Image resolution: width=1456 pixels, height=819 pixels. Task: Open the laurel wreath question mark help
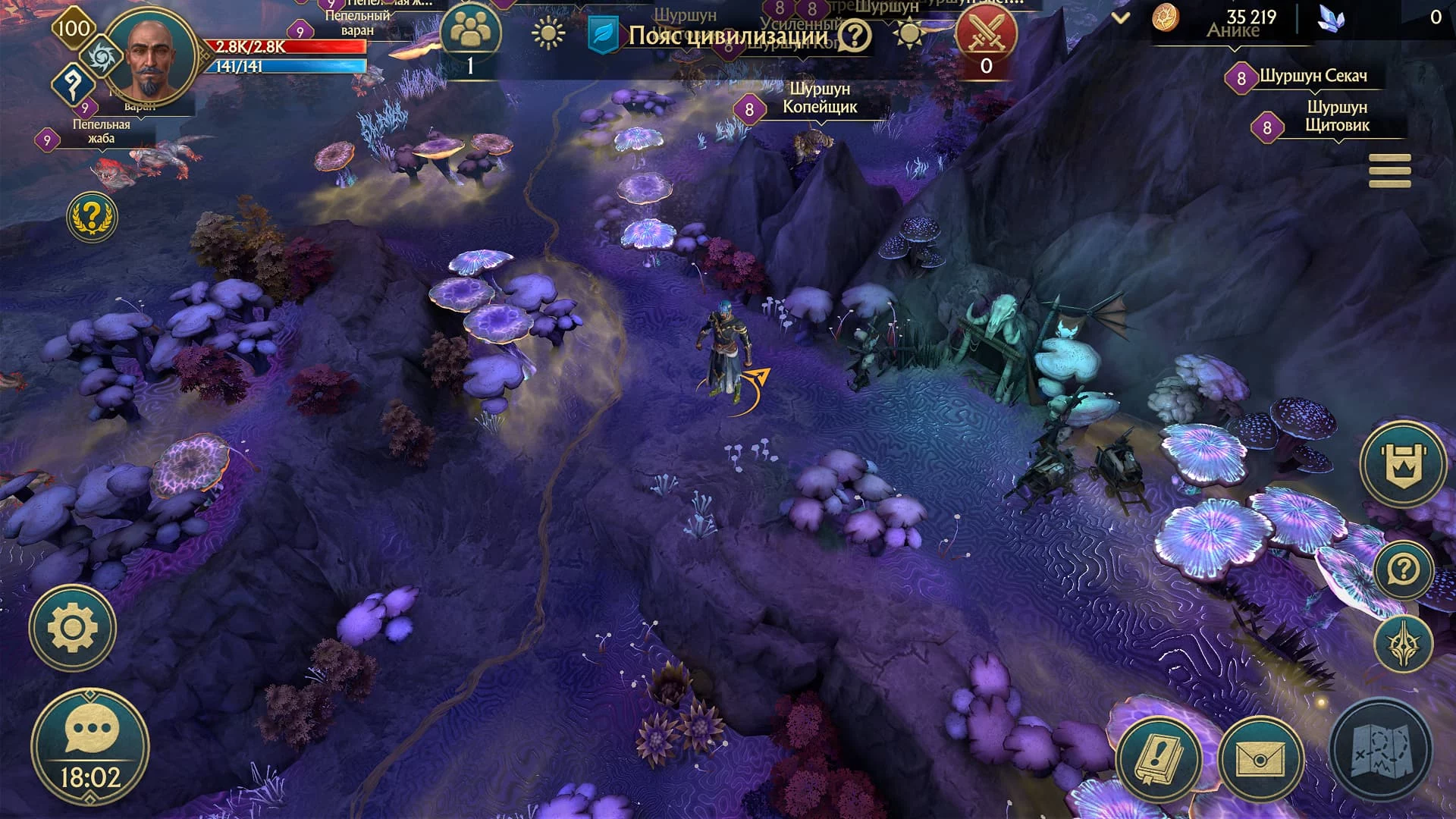pos(92,217)
